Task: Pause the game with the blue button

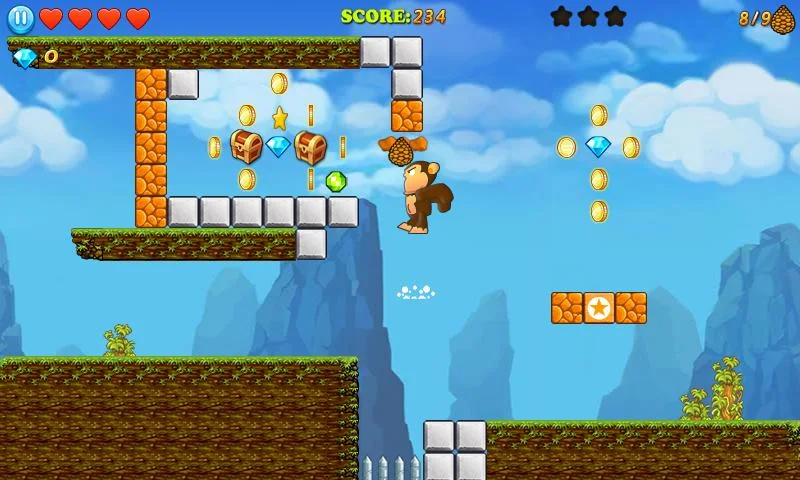Action: [20, 18]
